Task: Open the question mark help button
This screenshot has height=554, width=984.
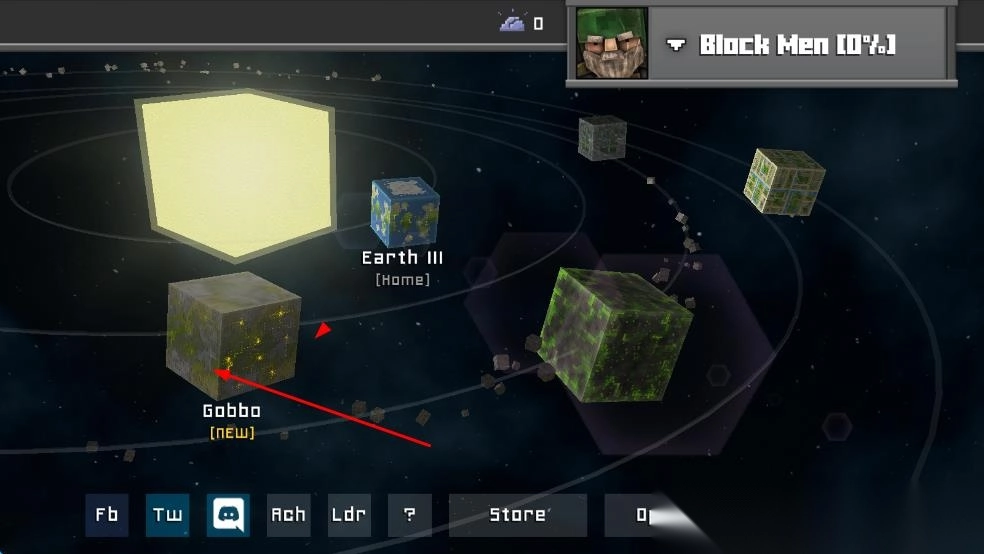Action: tap(409, 515)
